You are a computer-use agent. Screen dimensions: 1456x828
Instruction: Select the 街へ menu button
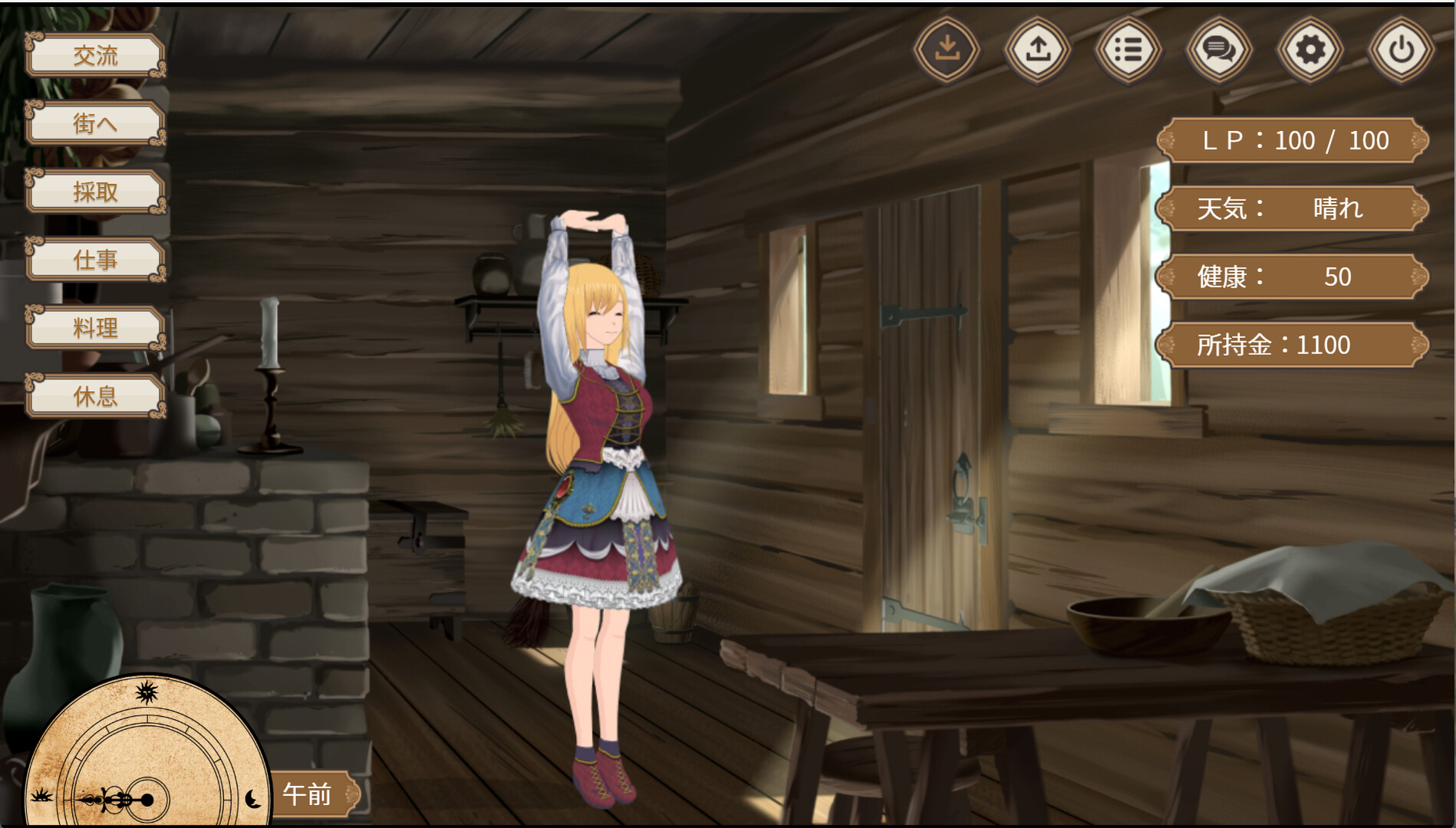click(94, 123)
